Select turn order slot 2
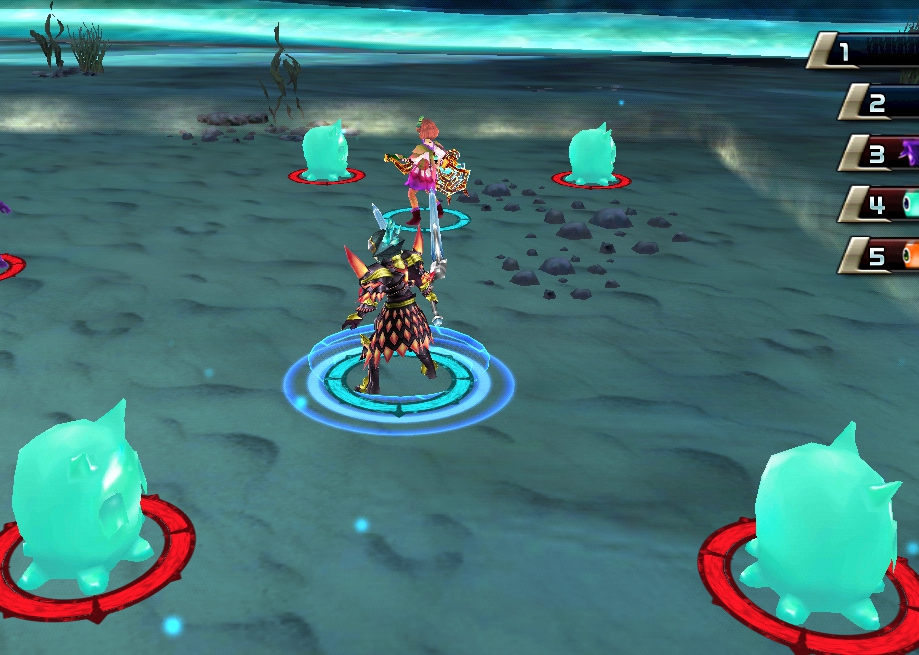This screenshot has height=655, width=919. pyautogui.click(x=880, y=102)
